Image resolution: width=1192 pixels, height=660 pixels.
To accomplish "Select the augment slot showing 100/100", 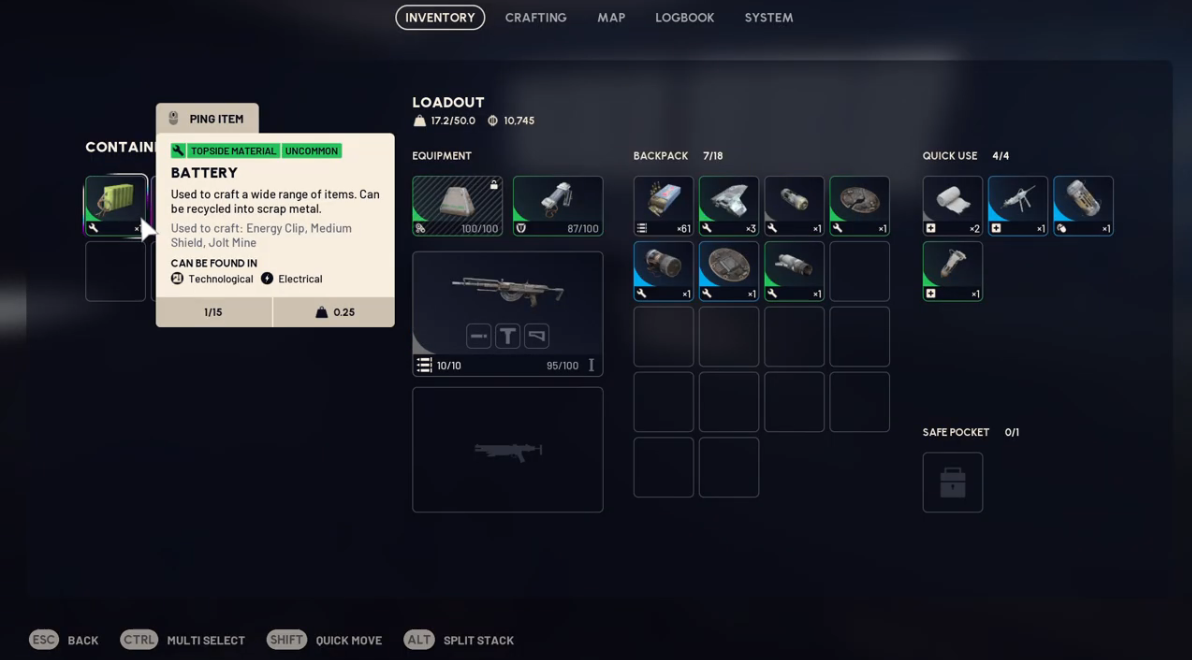I will (x=457, y=206).
